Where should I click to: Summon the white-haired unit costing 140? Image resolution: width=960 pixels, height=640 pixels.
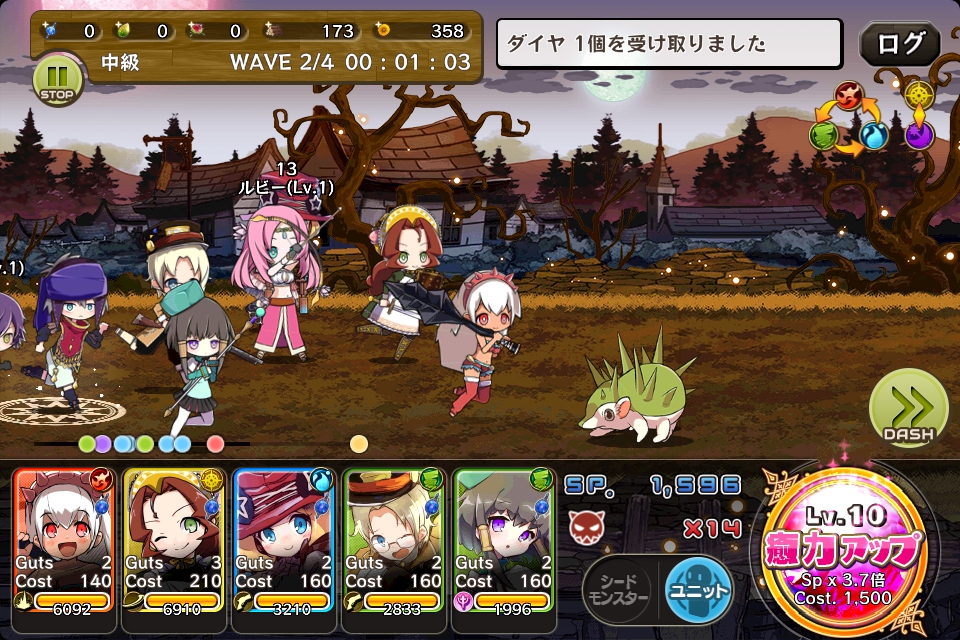[x=66, y=540]
